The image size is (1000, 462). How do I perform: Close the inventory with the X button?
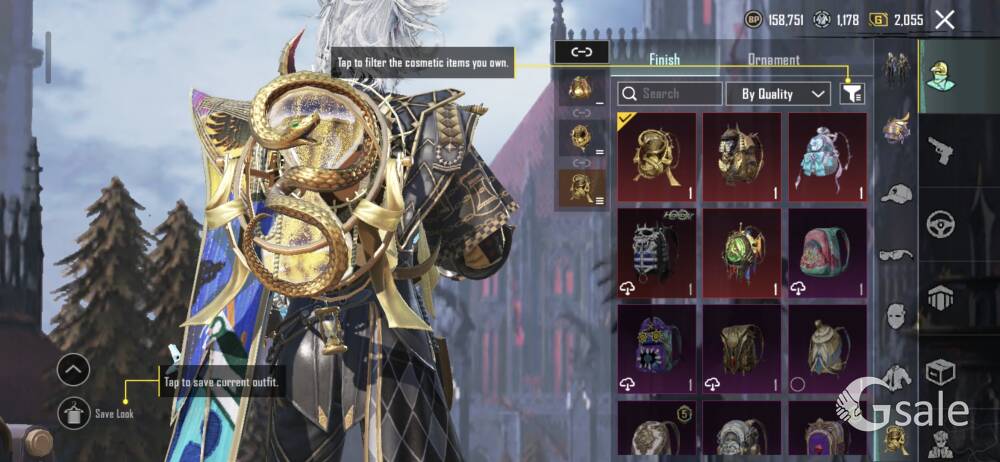pyautogui.click(x=944, y=19)
